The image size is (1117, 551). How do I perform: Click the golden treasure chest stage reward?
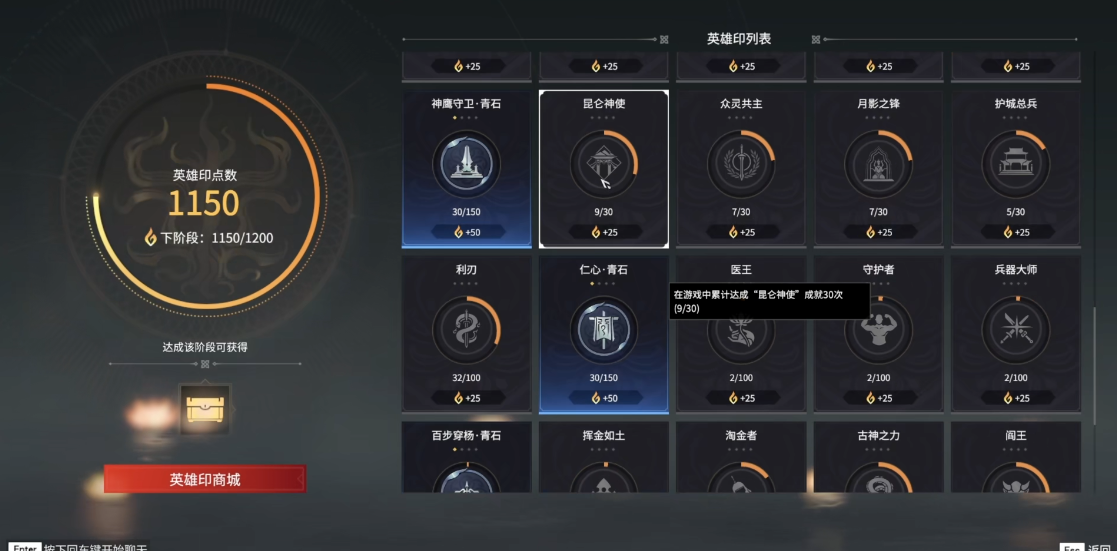click(205, 407)
